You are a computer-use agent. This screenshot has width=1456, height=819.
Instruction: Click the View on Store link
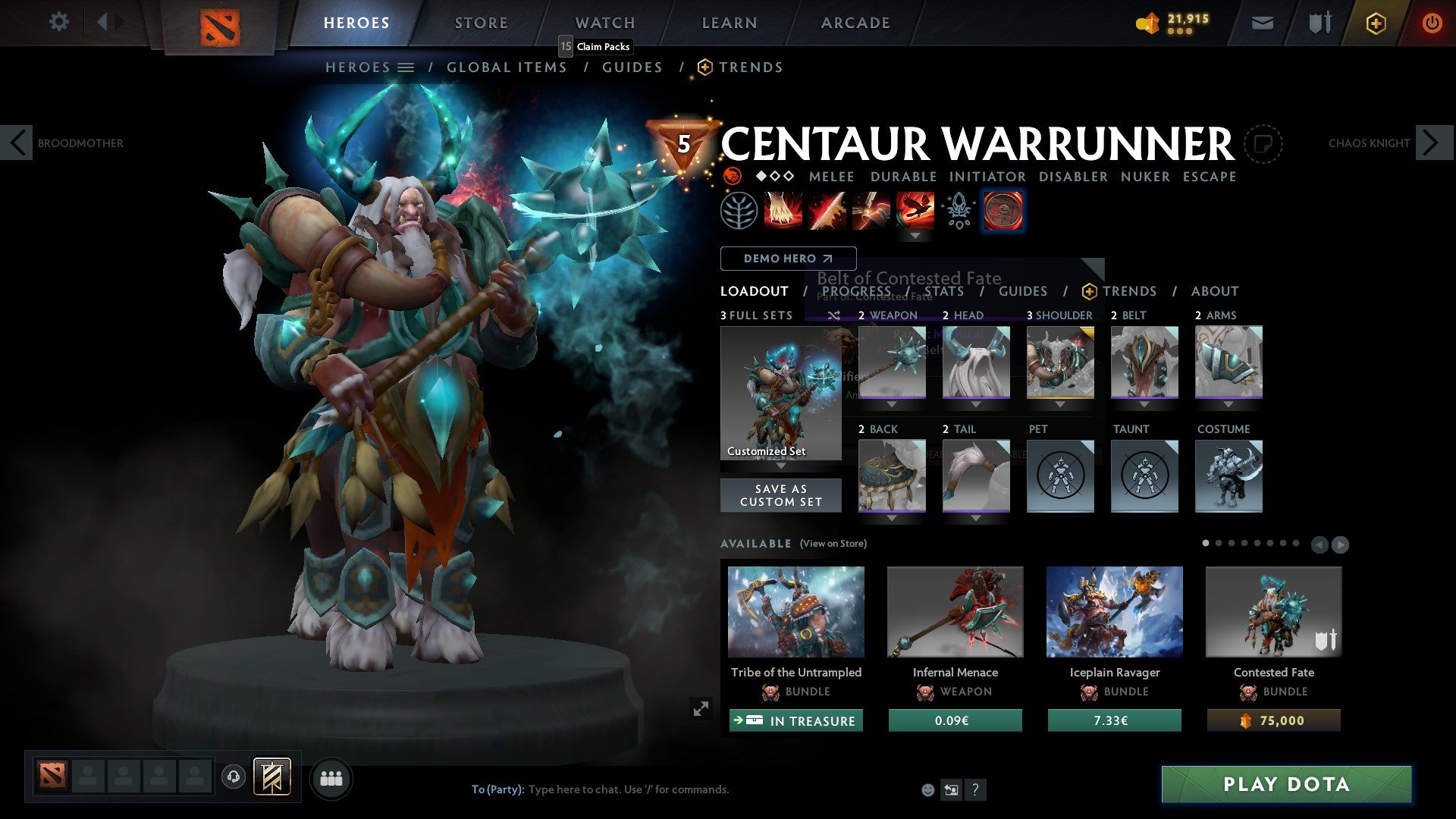pos(833,544)
